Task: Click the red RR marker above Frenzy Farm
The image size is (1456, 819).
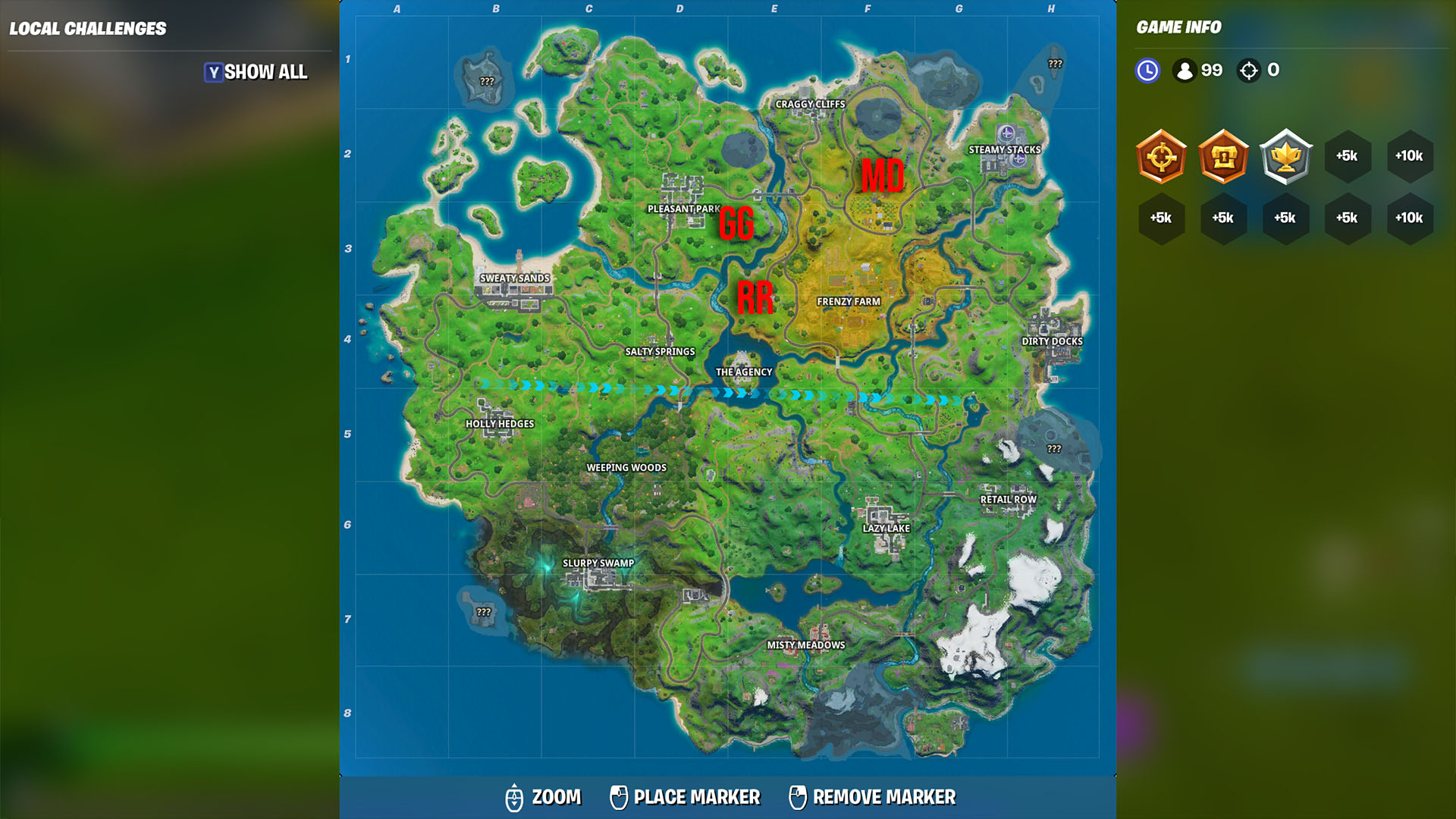Action: pyautogui.click(x=755, y=297)
